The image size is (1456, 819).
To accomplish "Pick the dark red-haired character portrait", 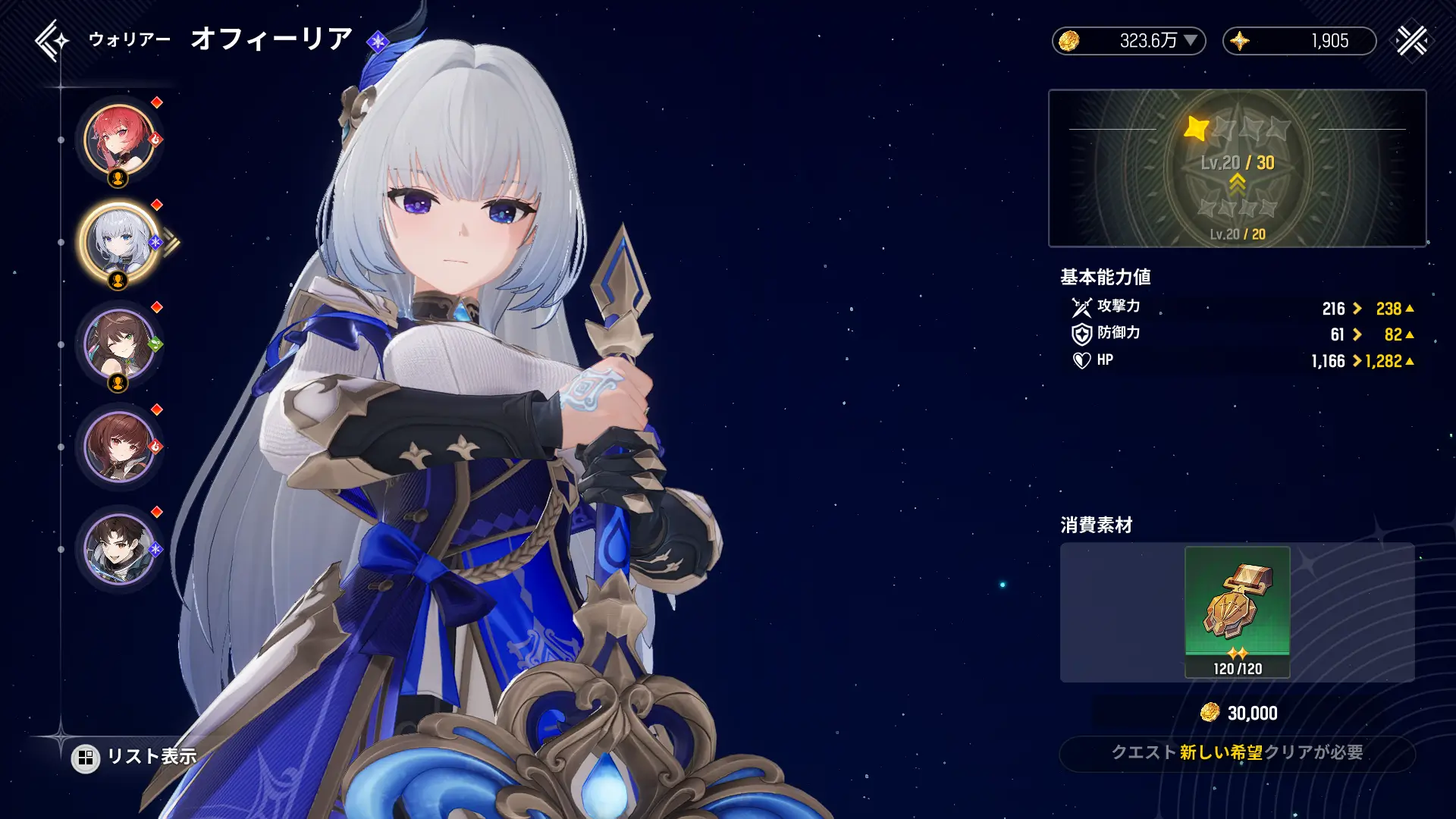I will 119,447.
